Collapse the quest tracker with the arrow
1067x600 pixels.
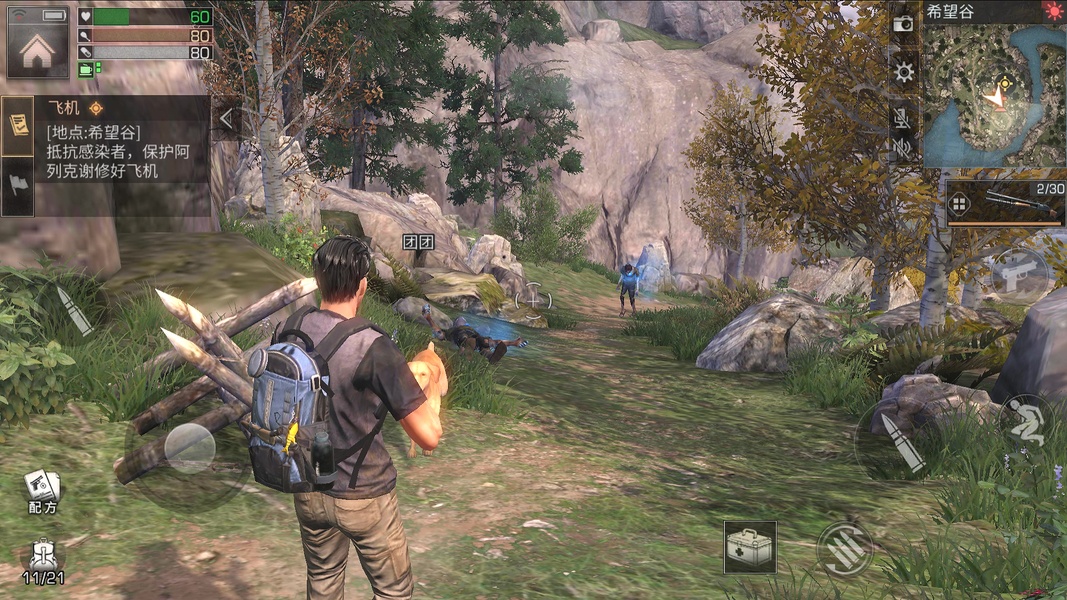tap(226, 119)
